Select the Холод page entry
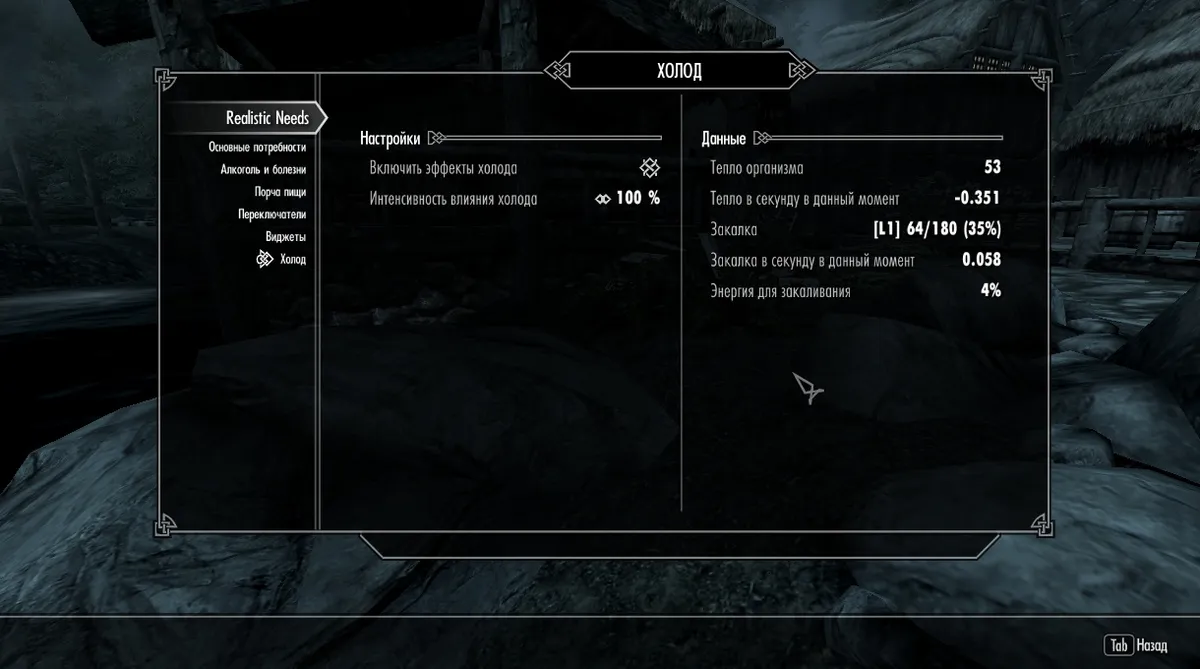1200x669 pixels. pyautogui.click(x=292, y=260)
